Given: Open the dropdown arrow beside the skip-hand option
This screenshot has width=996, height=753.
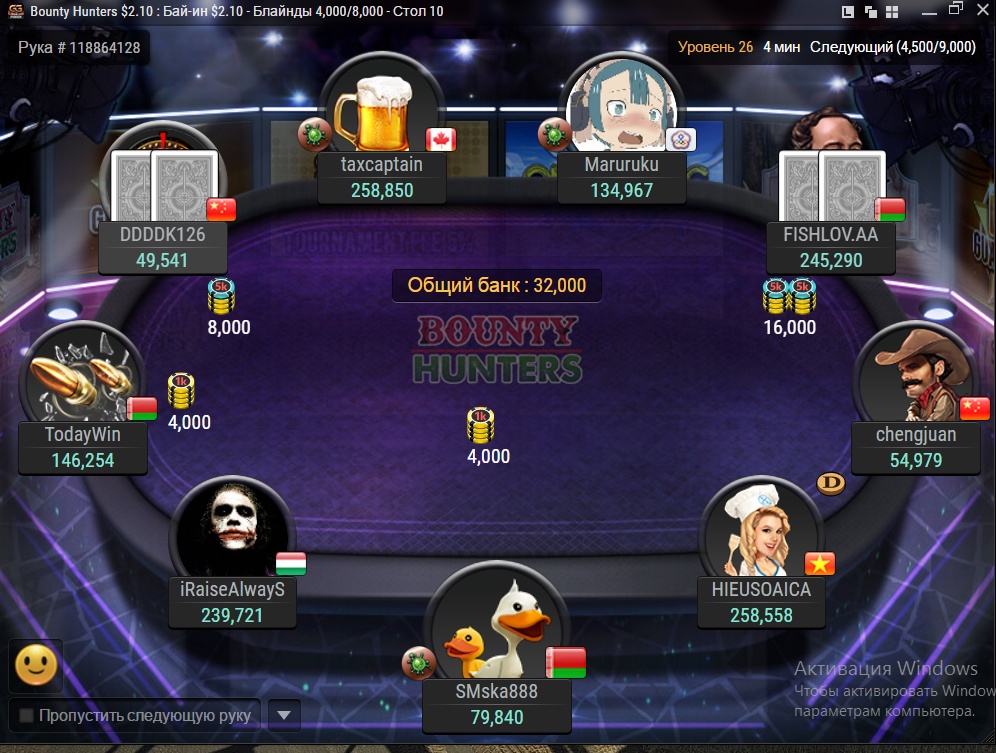Looking at the screenshot, I should click(284, 715).
